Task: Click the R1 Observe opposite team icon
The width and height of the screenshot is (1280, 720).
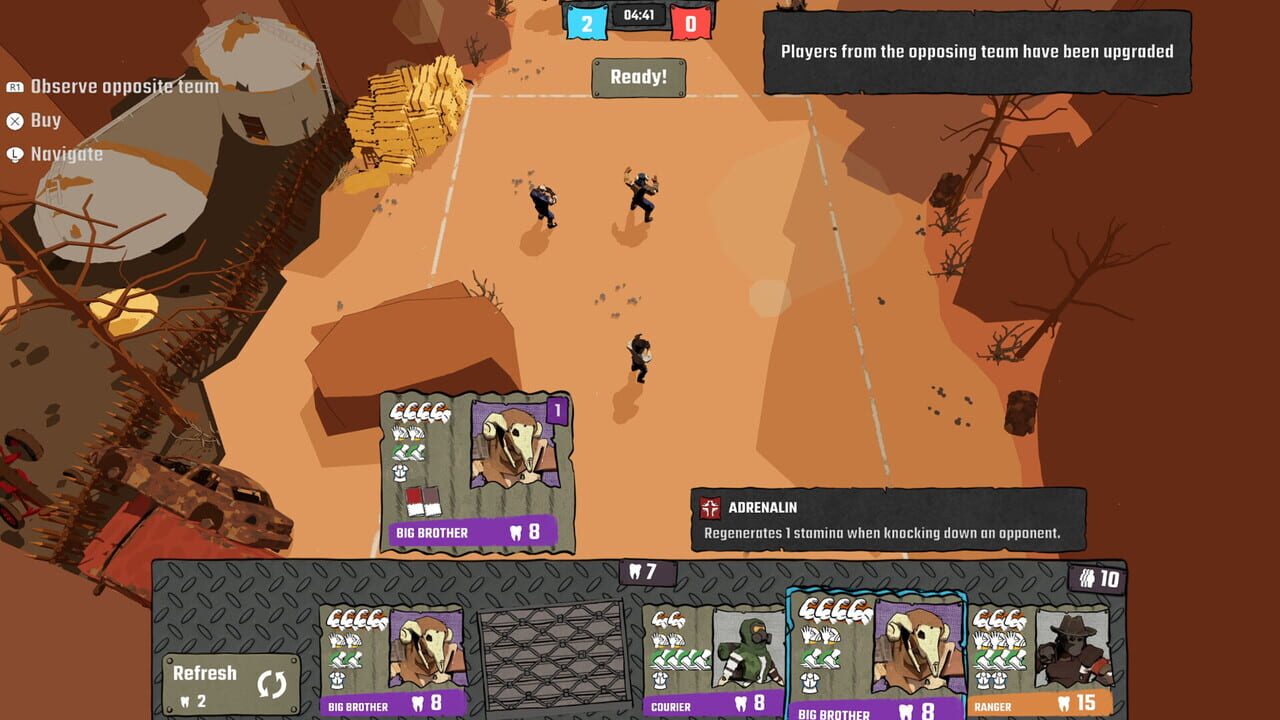Action: coord(14,87)
